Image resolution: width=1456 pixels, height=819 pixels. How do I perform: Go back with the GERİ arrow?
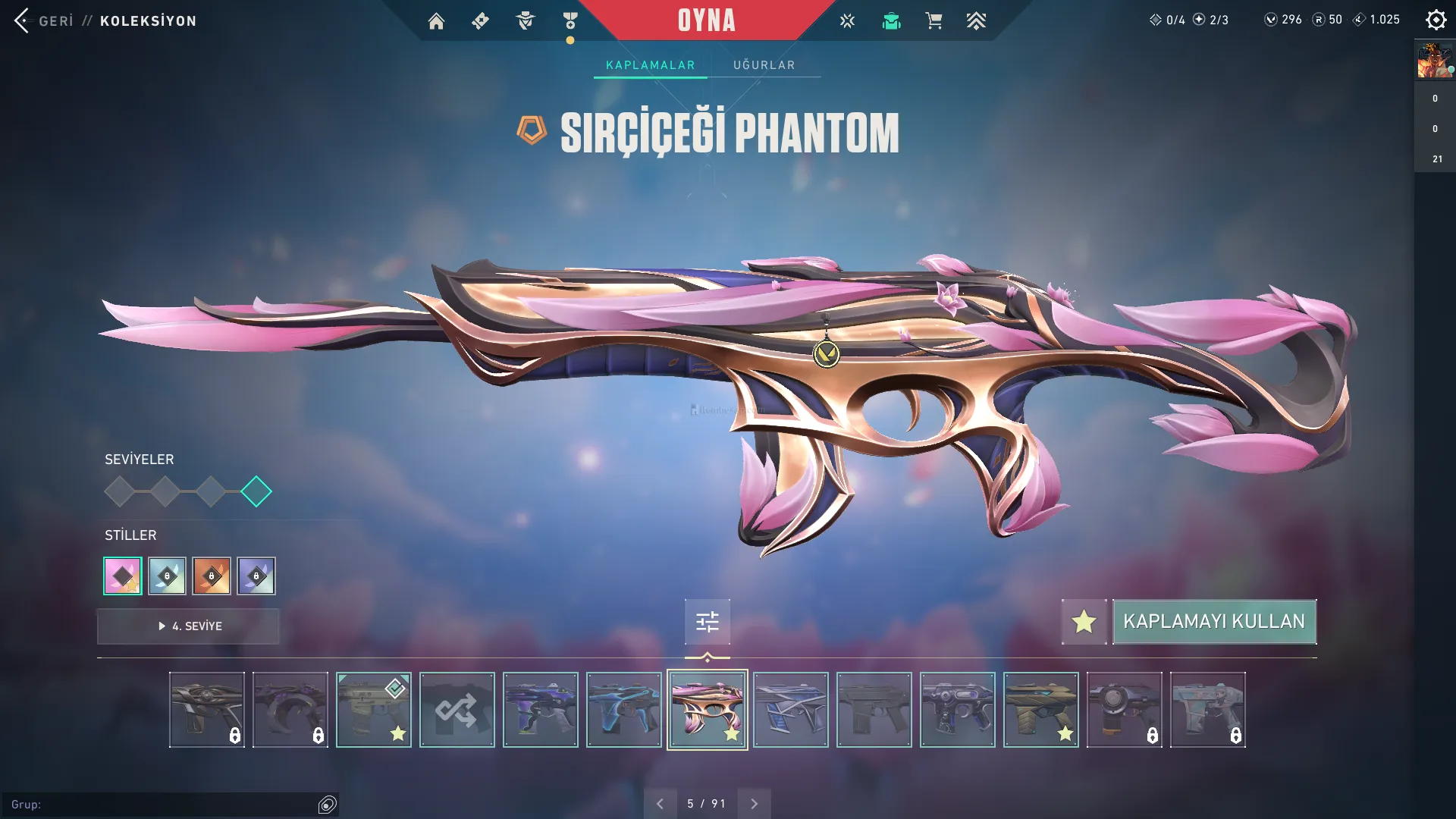click(23, 20)
